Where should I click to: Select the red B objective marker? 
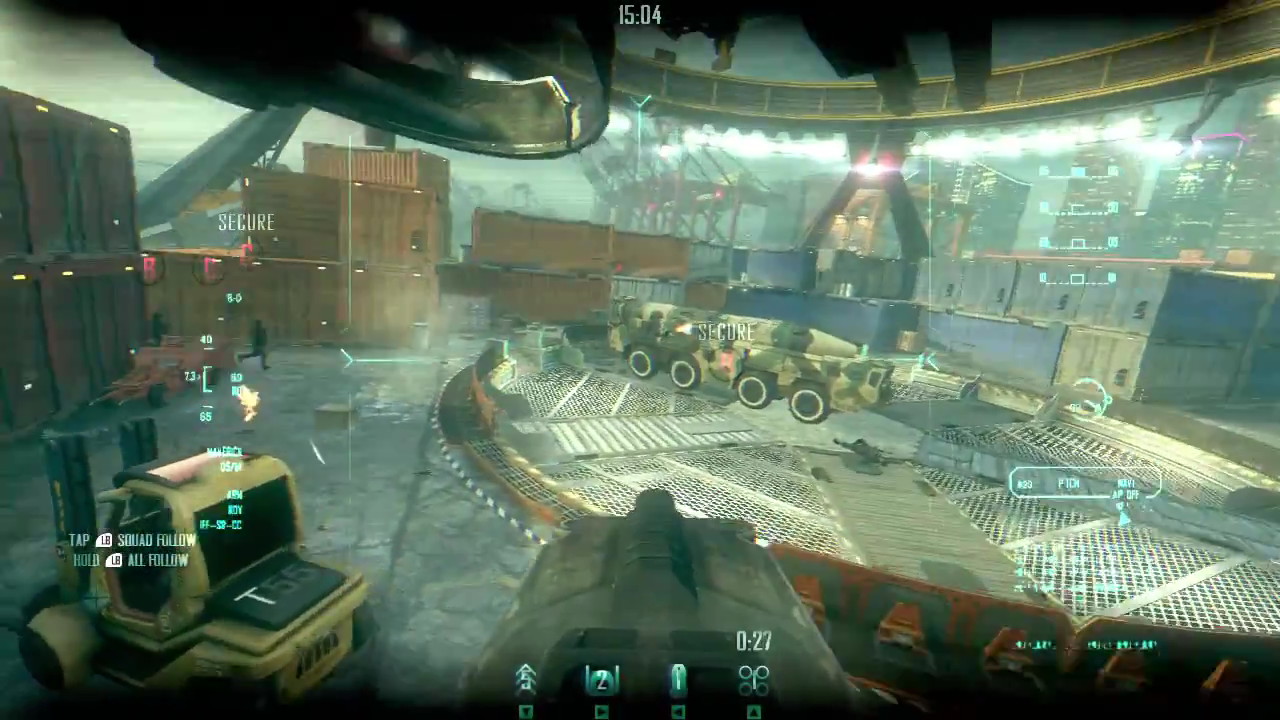tap(151, 268)
